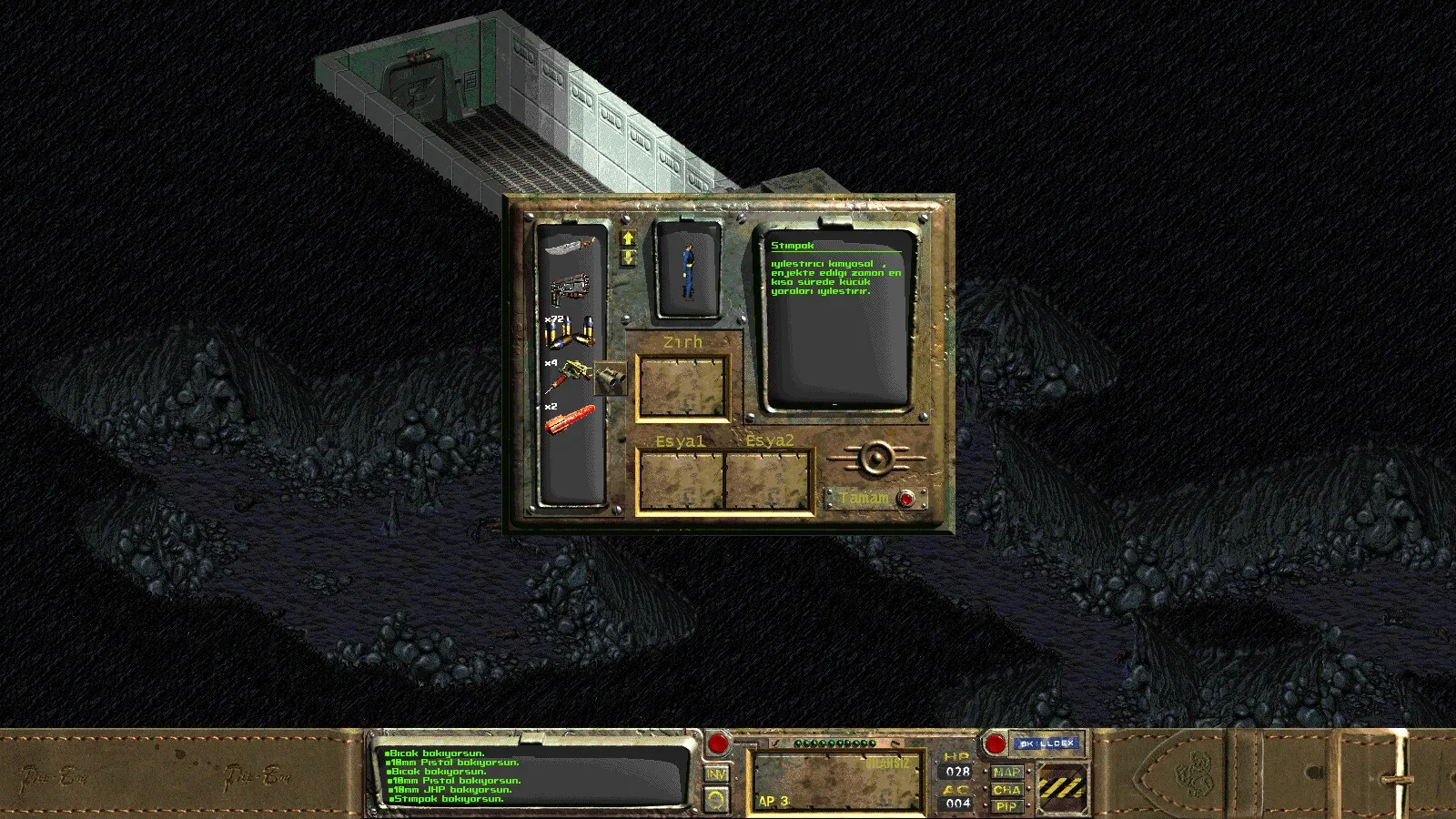Click the inventory scroll up arrow
Image resolution: width=1456 pixels, height=819 pixels.
click(628, 238)
